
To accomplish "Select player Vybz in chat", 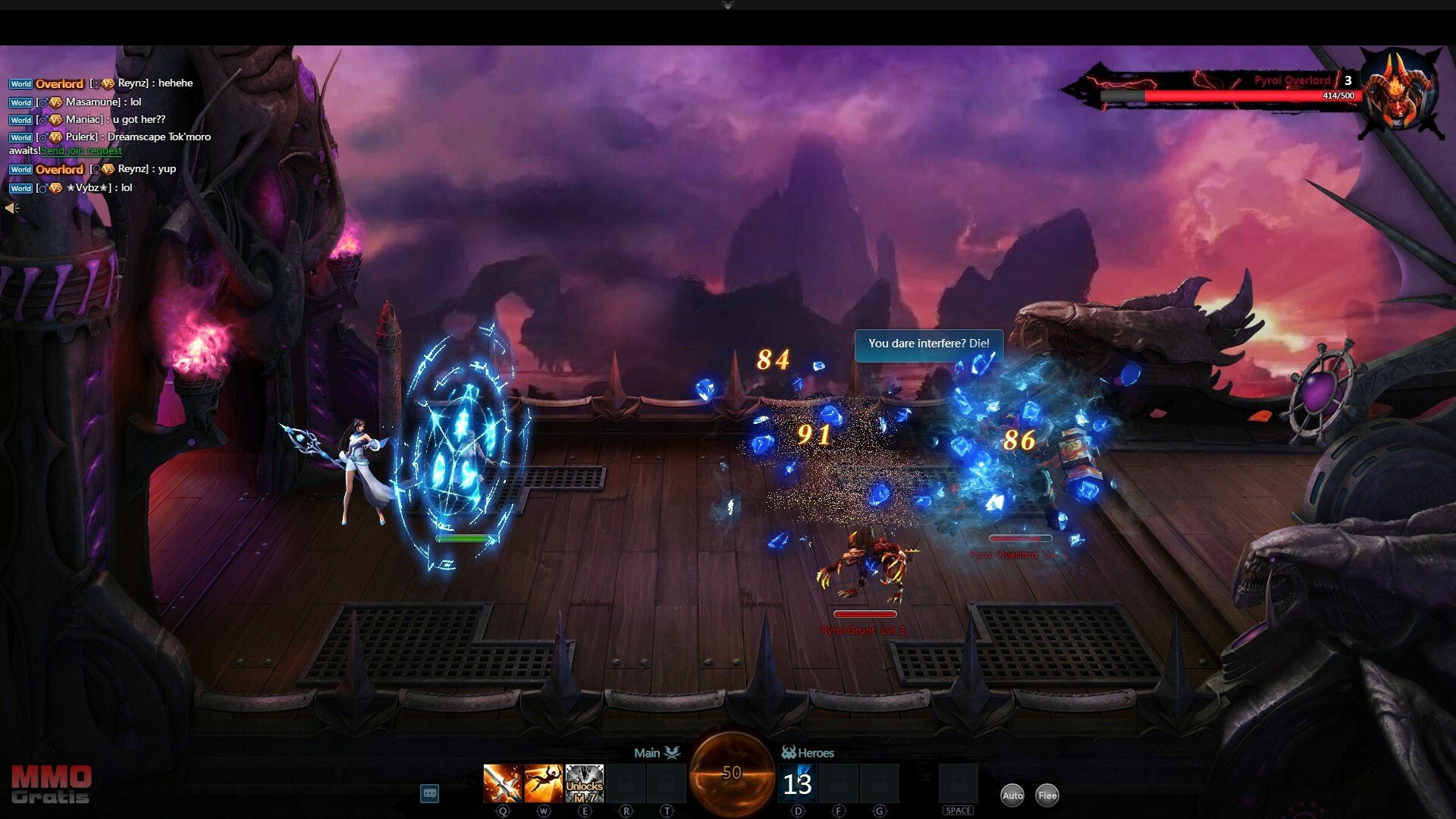I will coord(88,187).
